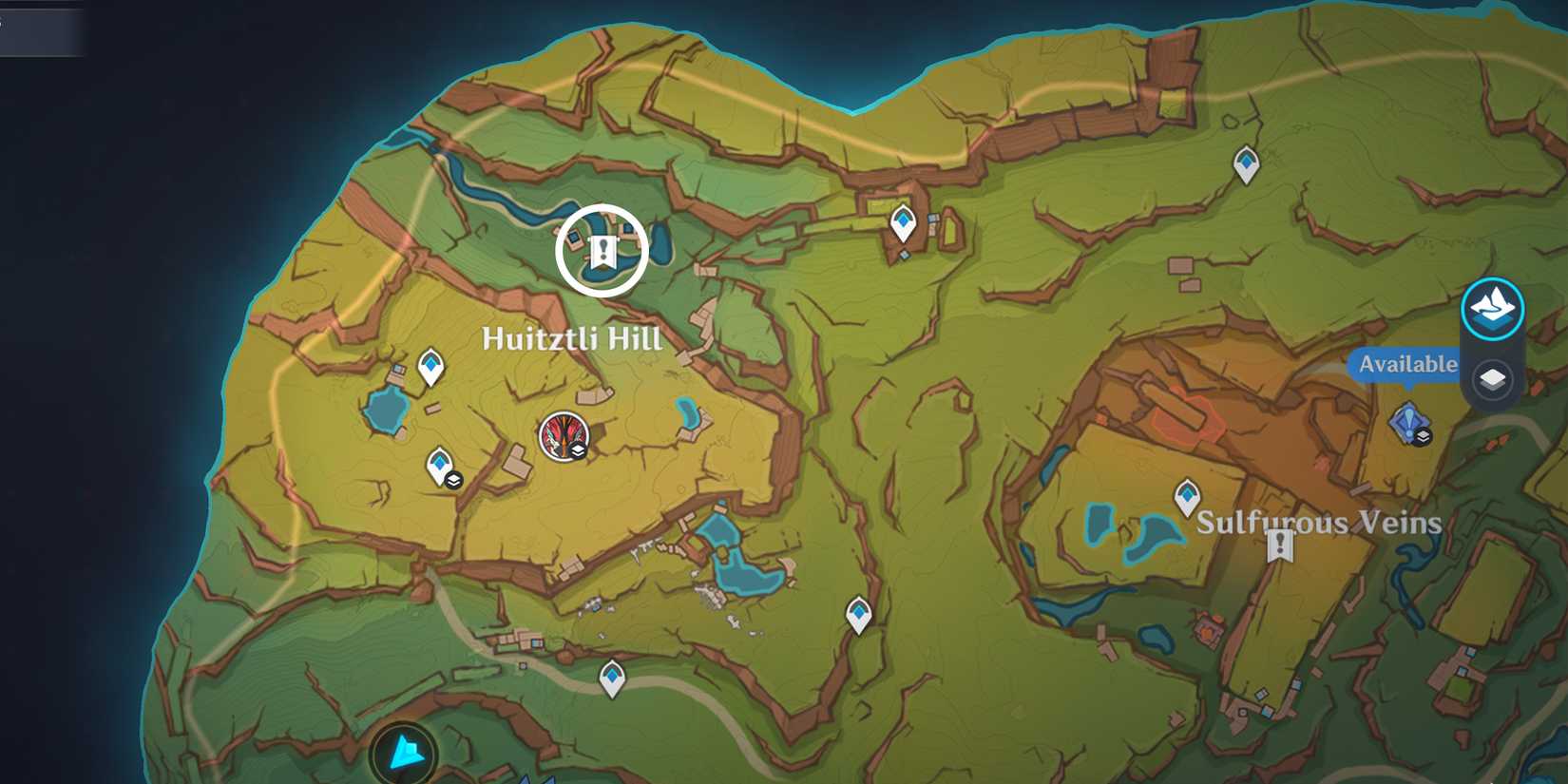This screenshot has height=784, width=1568.
Task: Toggle the layer badge on the red tree icon
Action: pyautogui.click(x=578, y=450)
